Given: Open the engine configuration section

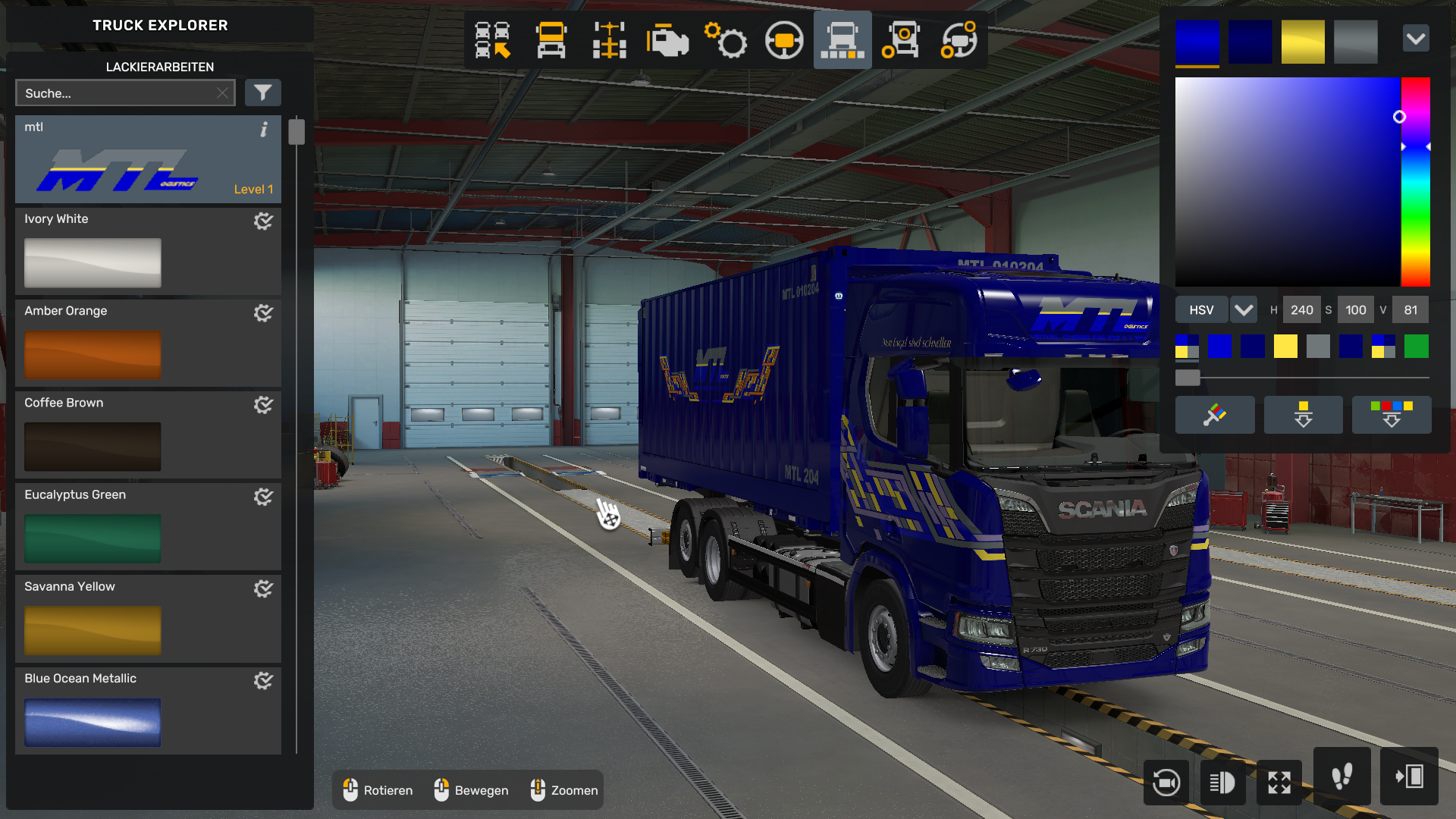Looking at the screenshot, I should click(667, 41).
